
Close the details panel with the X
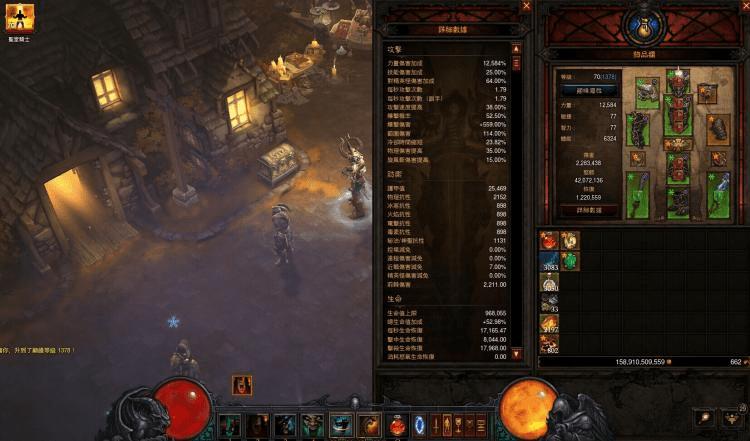click(526, 7)
